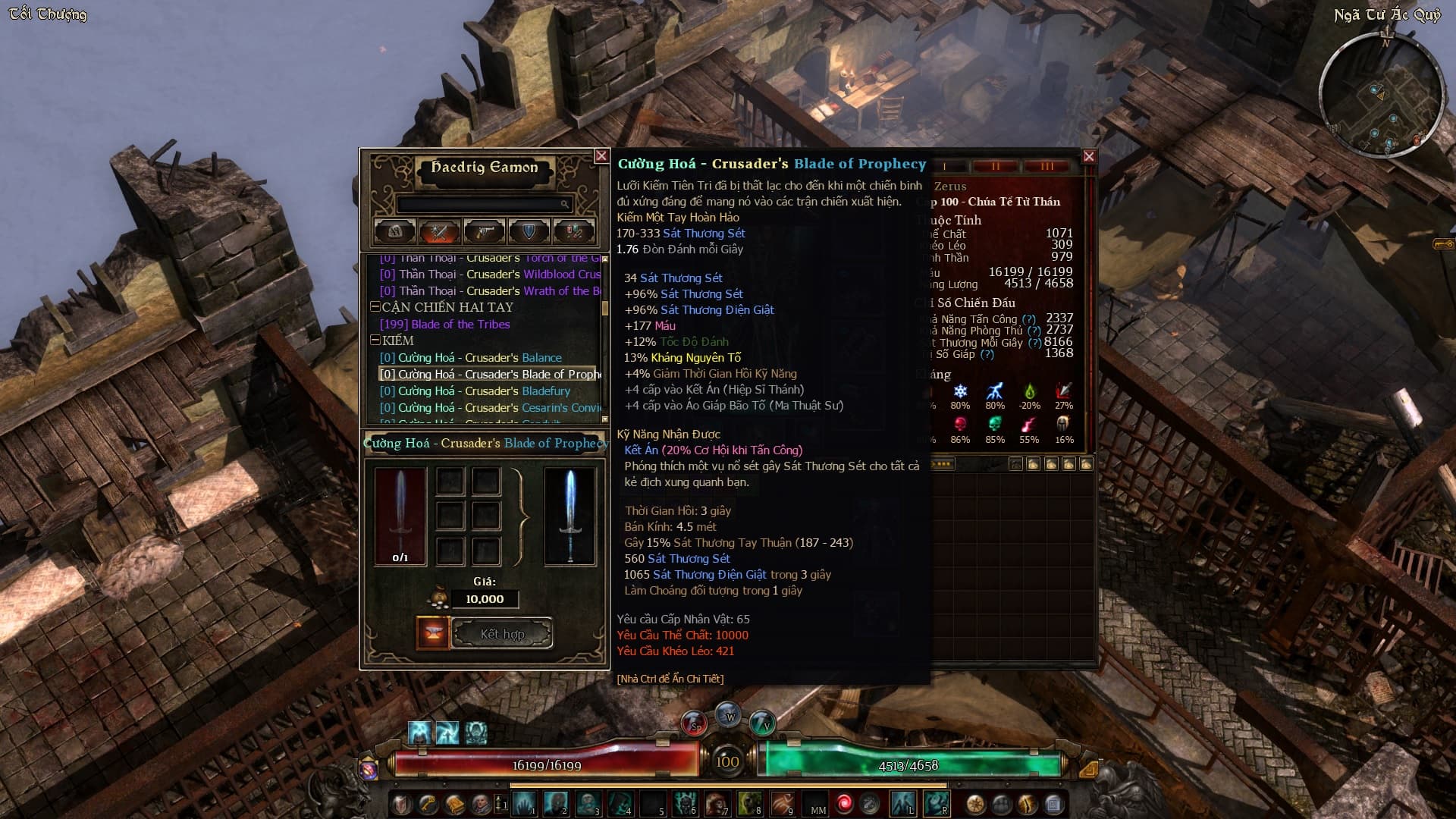Switch to the melee weapons crafting tab
The width and height of the screenshot is (1456, 819).
(x=439, y=231)
